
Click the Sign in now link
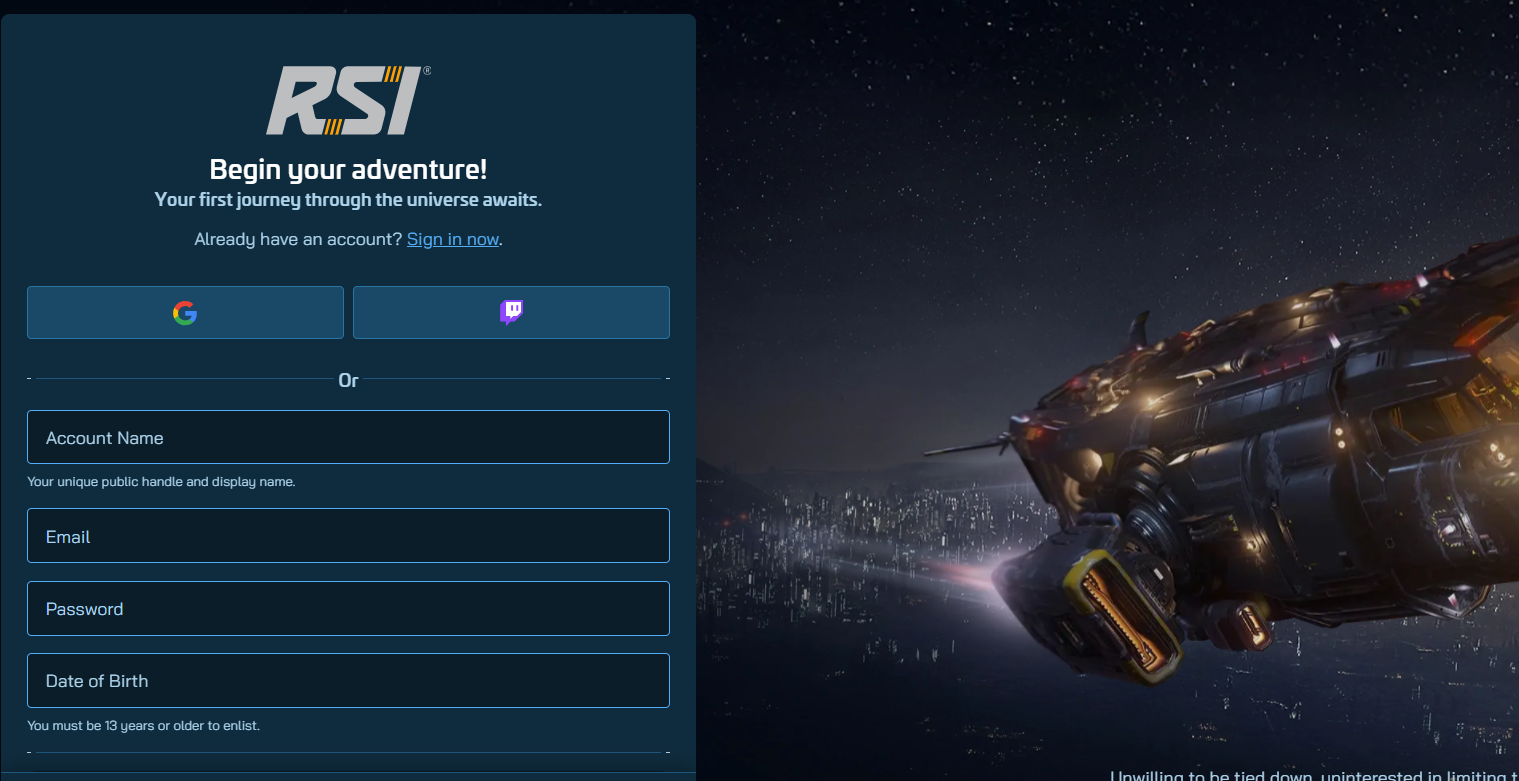[452, 239]
